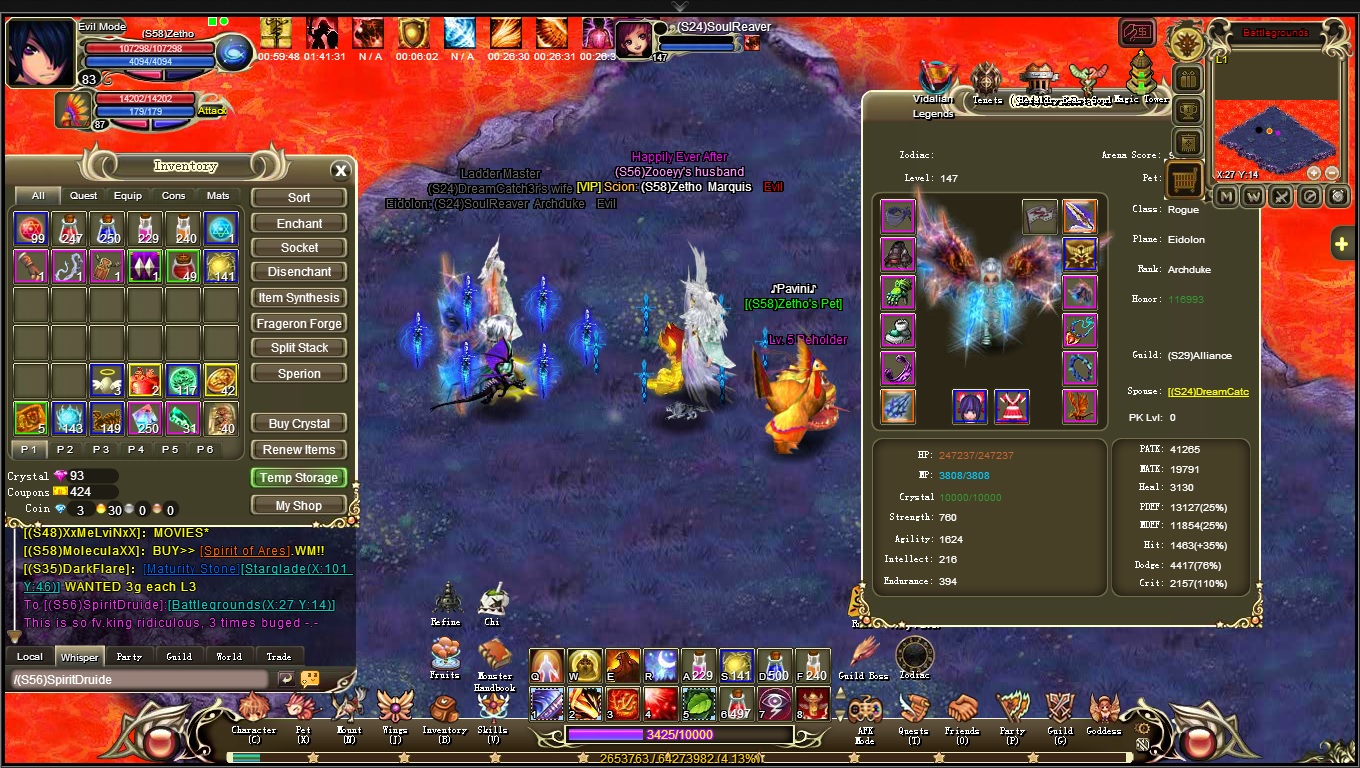Open My Shop
1360x768 pixels.
[299, 506]
